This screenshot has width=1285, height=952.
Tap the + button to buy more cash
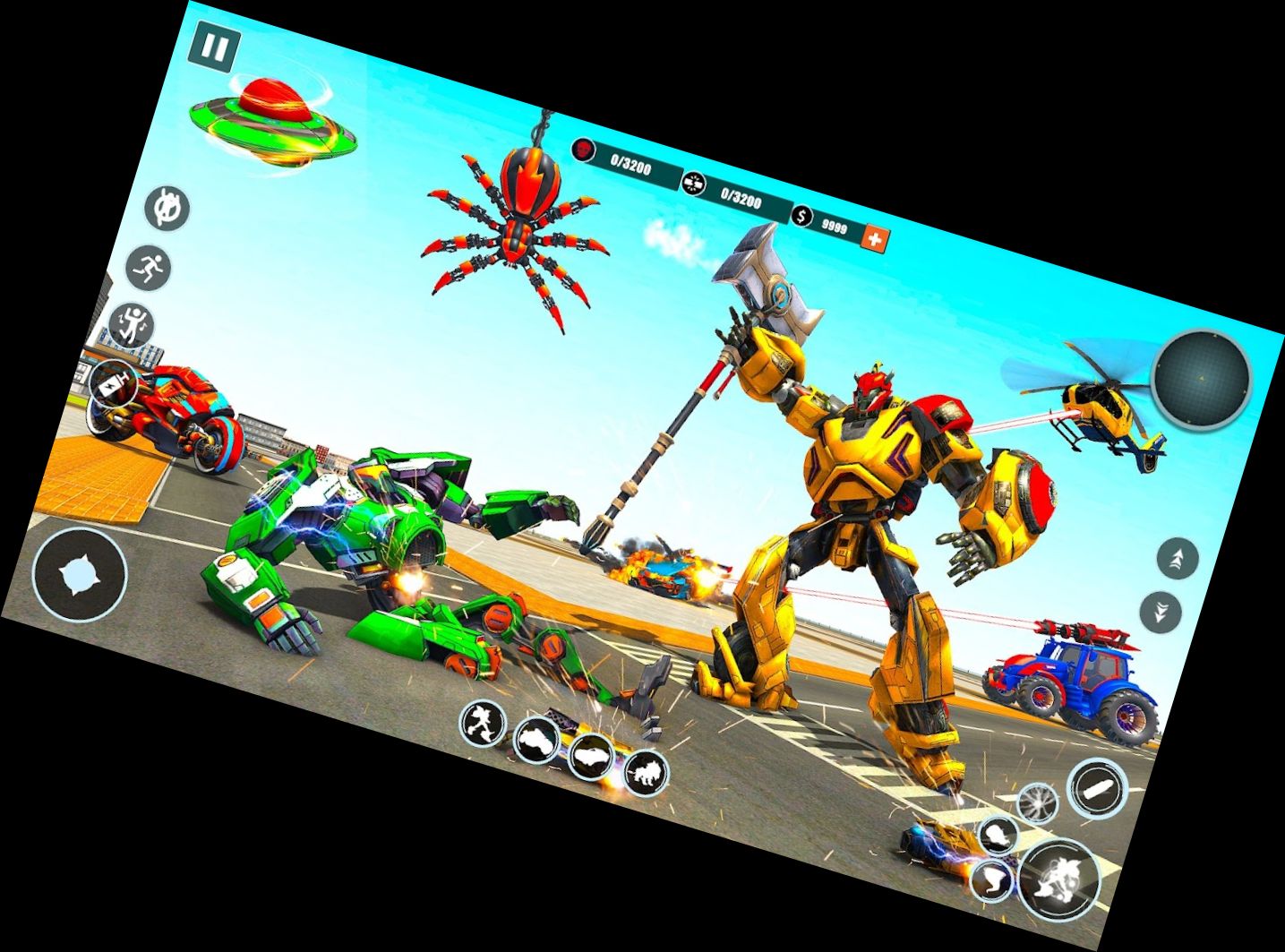coord(874,238)
